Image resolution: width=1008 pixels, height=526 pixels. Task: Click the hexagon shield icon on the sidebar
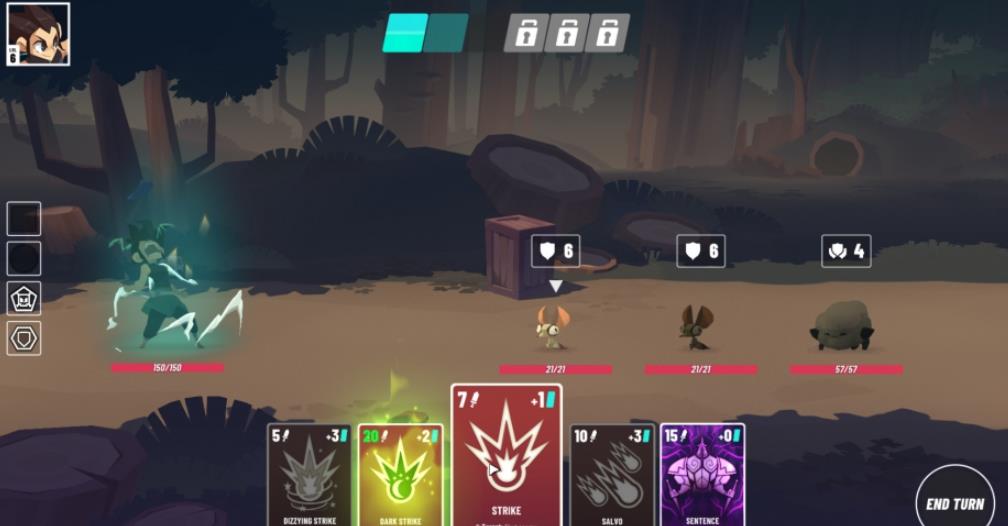(24, 339)
